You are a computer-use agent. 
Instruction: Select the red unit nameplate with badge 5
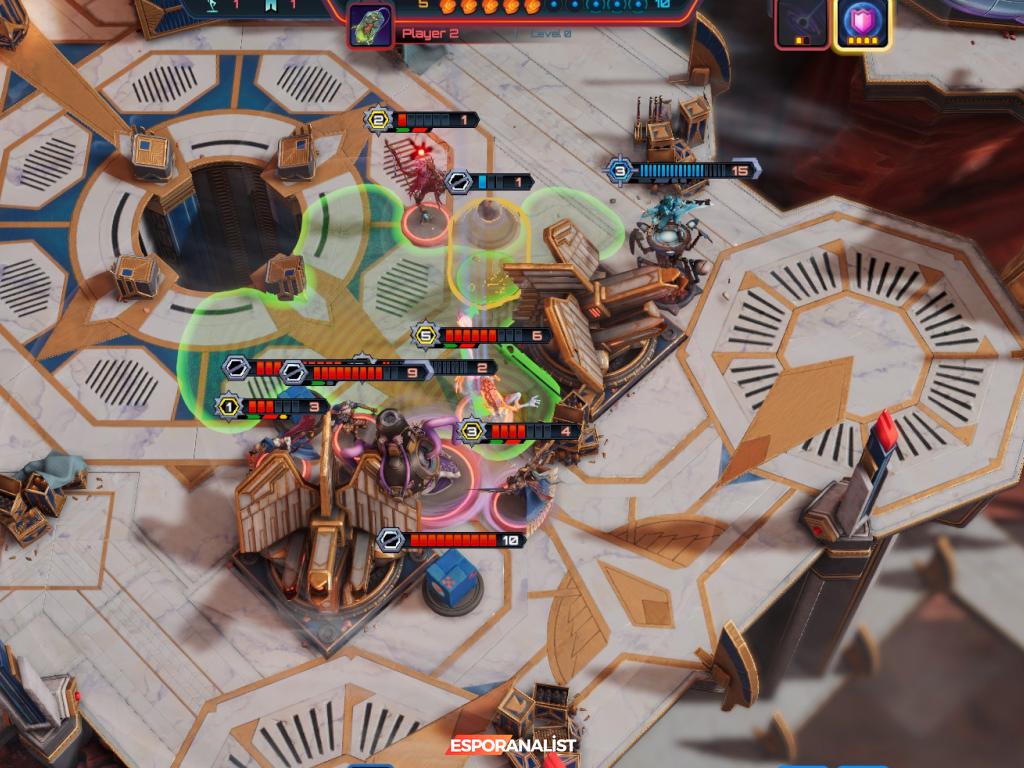click(482, 336)
